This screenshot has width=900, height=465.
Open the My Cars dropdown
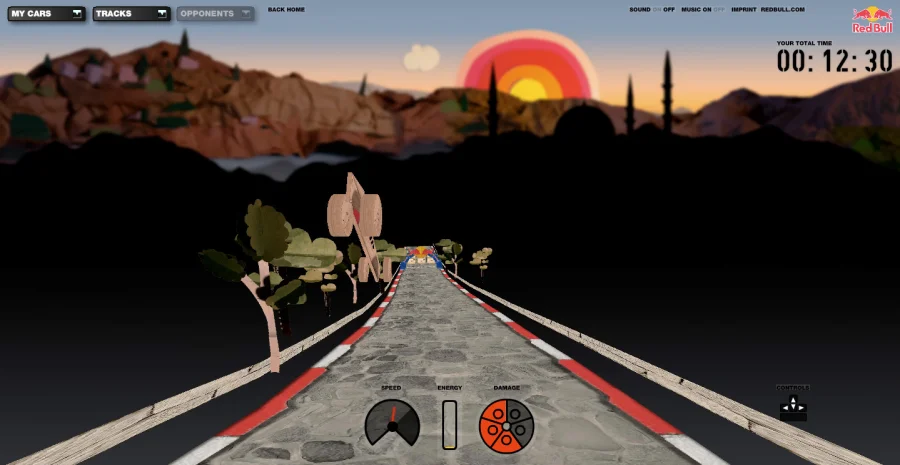point(47,14)
